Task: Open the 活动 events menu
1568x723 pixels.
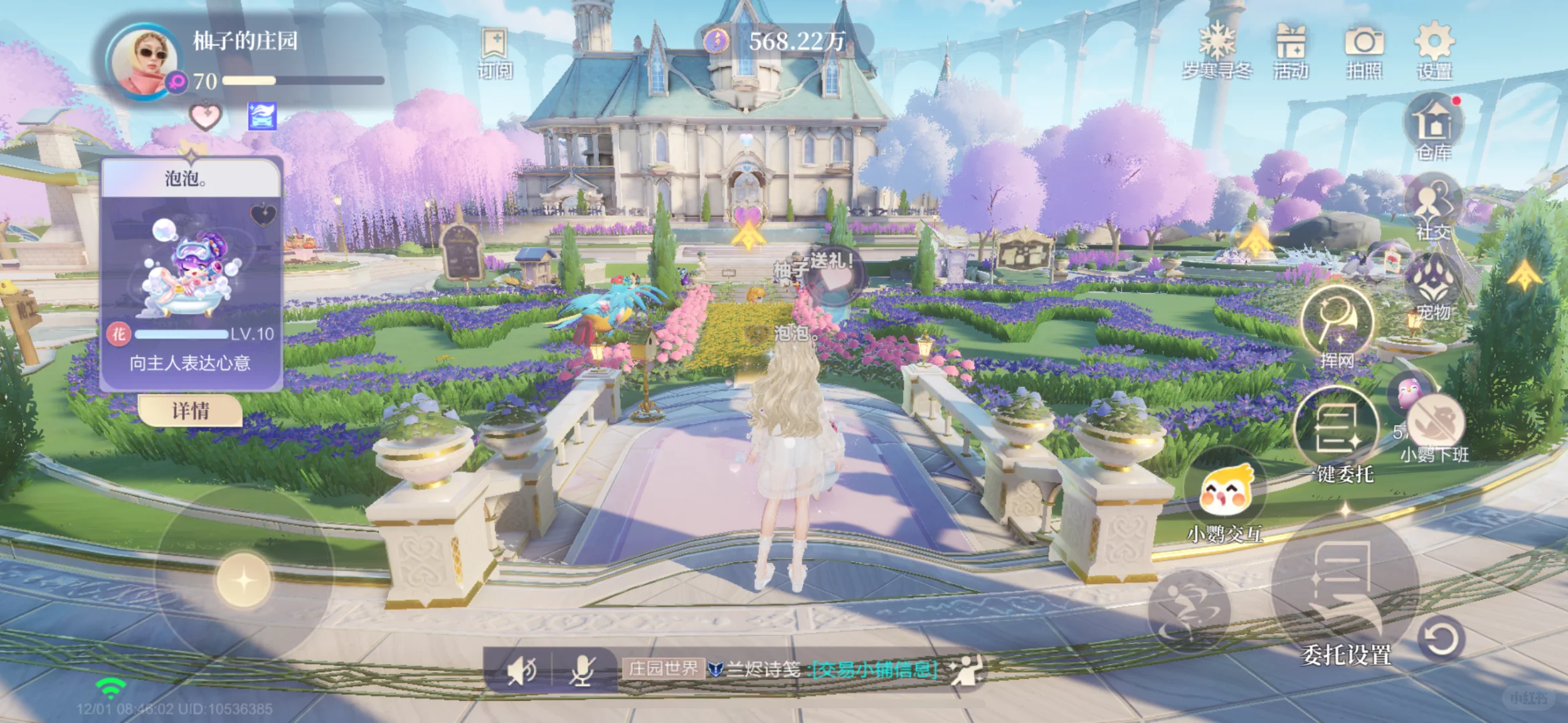Action: [1291, 50]
